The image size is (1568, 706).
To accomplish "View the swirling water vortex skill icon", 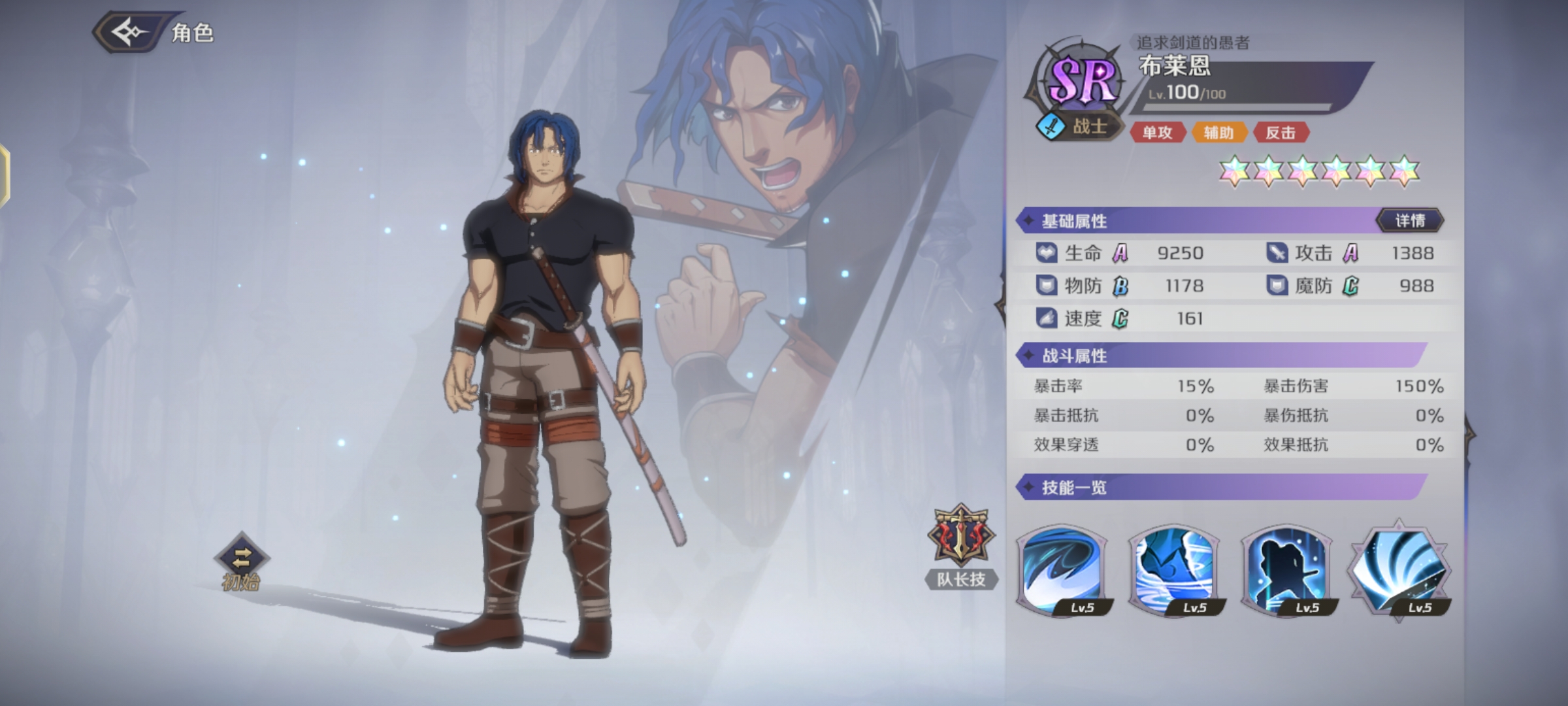I will pos(1175,570).
